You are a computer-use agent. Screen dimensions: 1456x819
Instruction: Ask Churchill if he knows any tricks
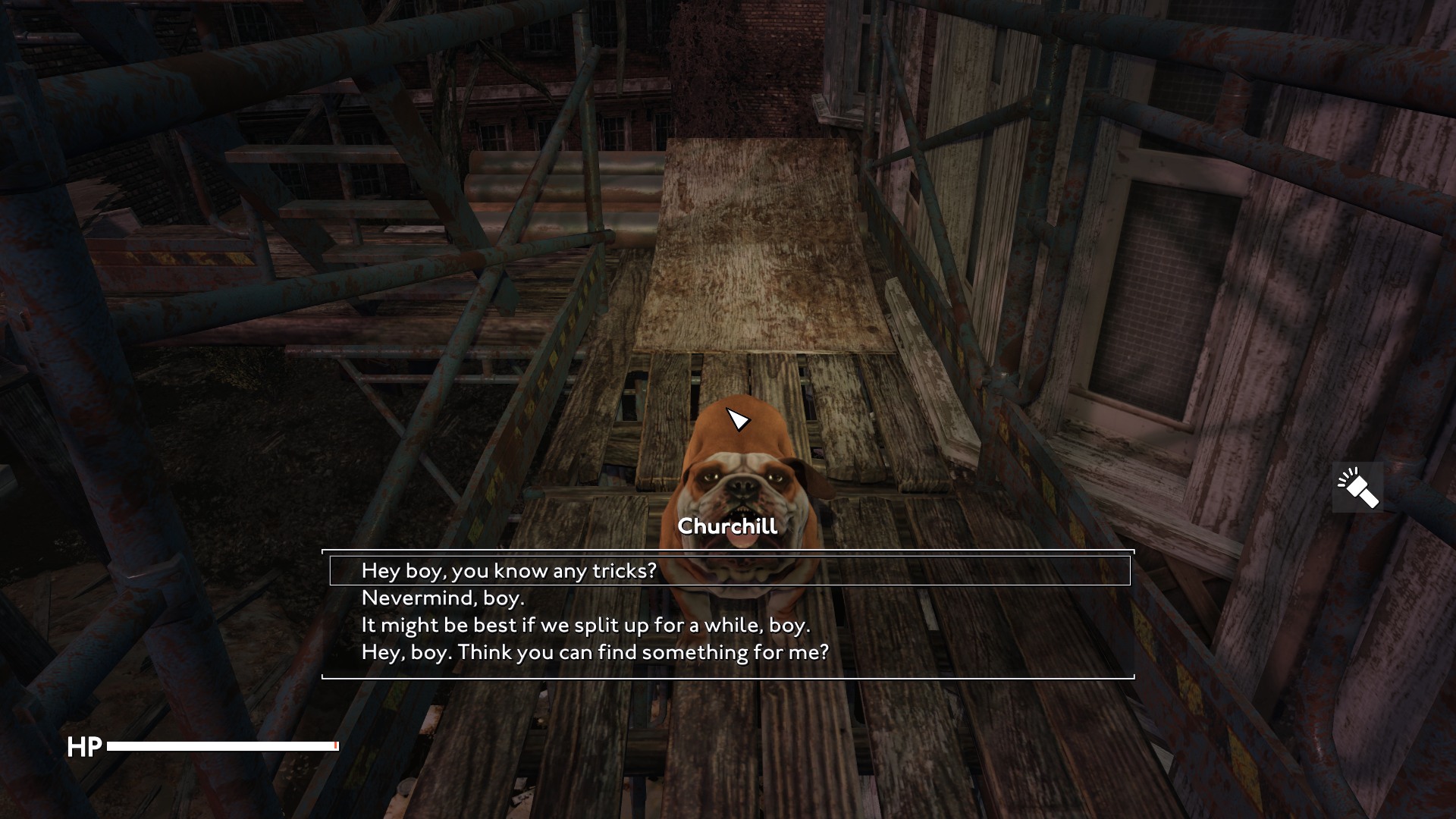tap(508, 570)
